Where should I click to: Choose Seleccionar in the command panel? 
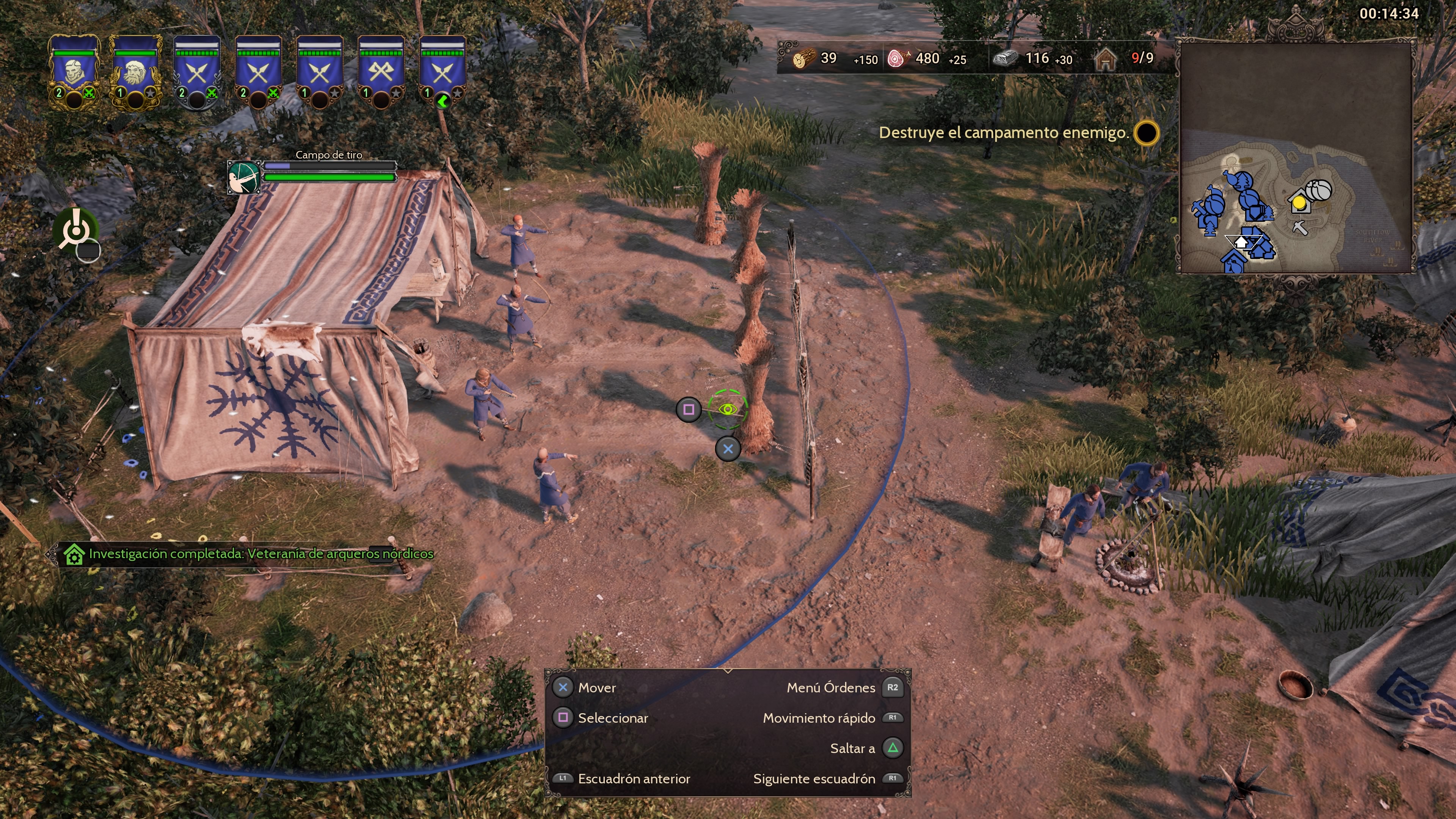612,719
